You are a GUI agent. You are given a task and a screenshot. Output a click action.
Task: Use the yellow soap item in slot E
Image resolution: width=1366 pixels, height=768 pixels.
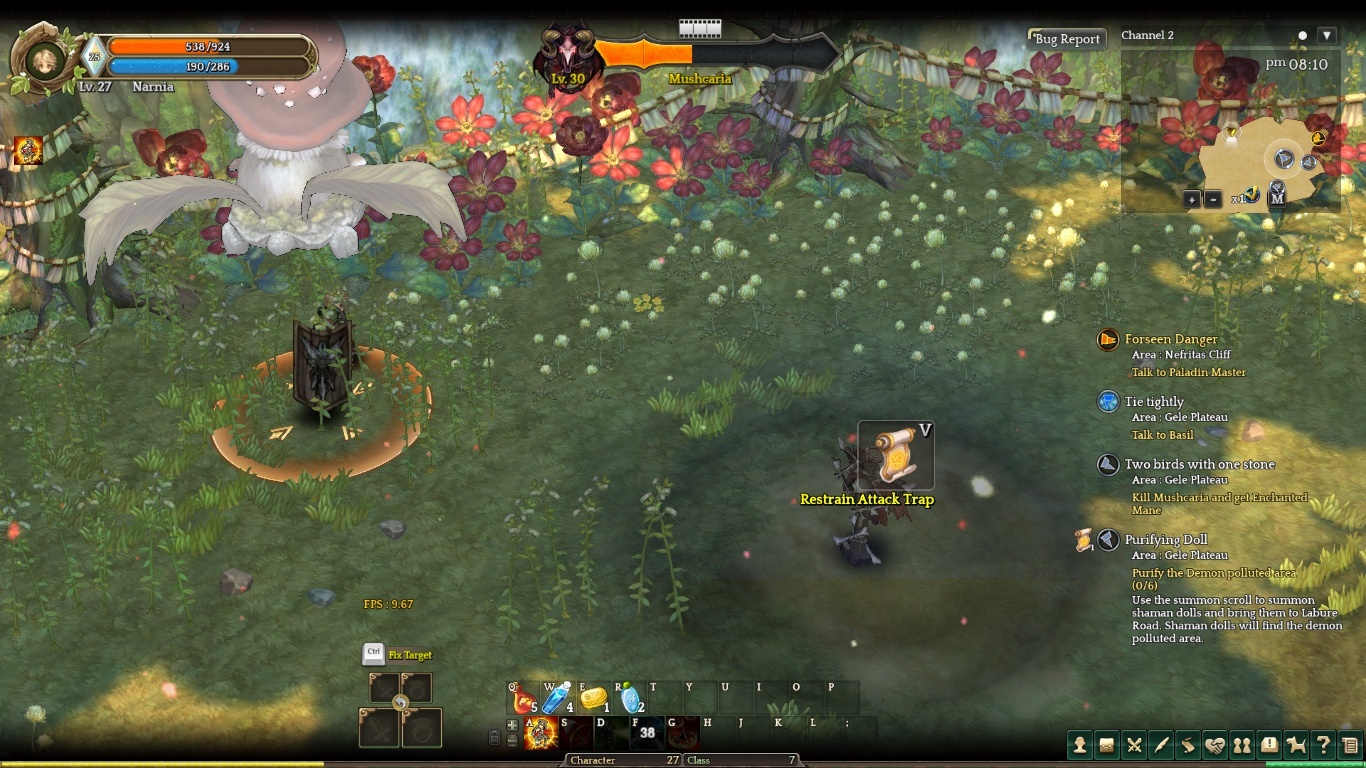(x=594, y=697)
